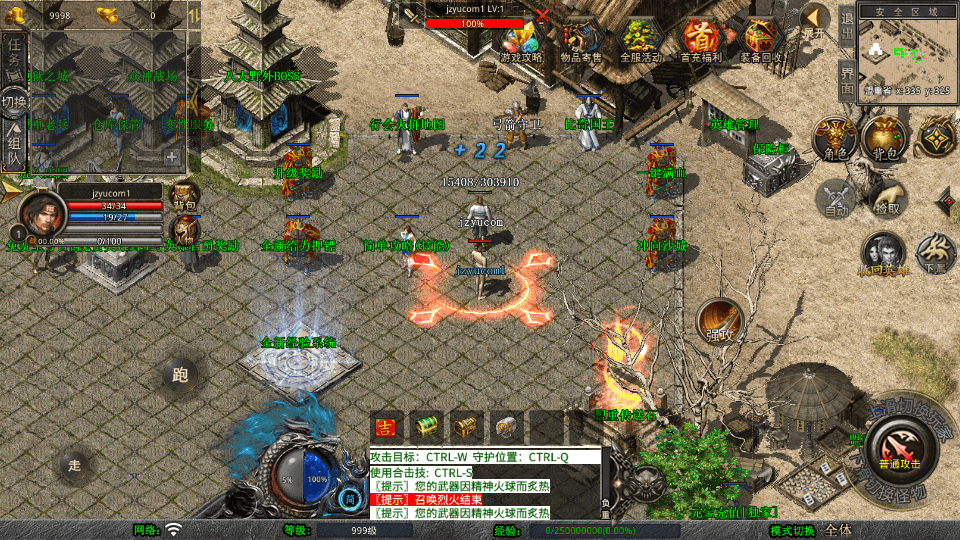Toggle the 跑 run mode button
Viewport: 960px width, 540px height.
pyautogui.click(x=180, y=376)
